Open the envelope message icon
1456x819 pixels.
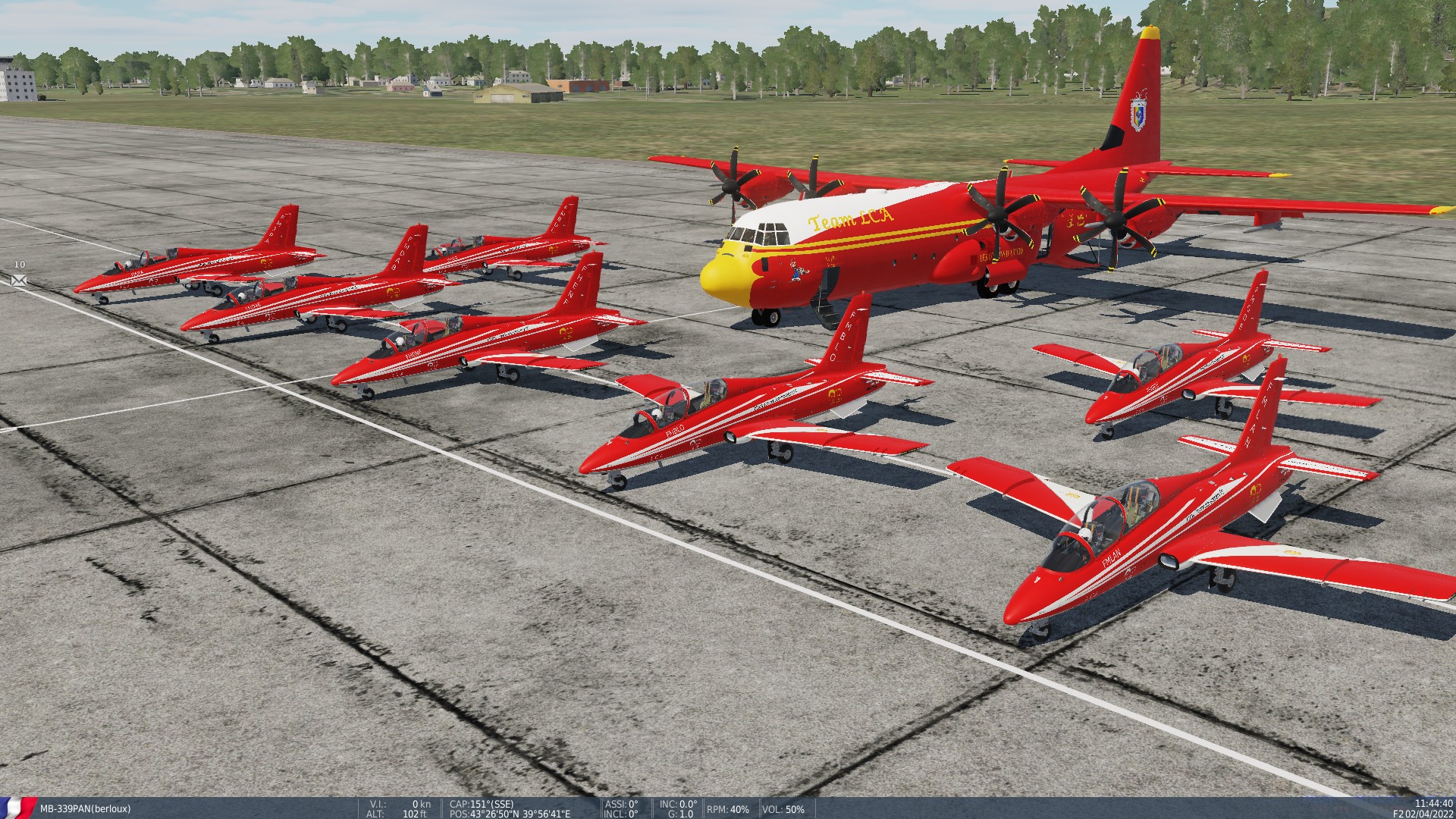point(19,280)
